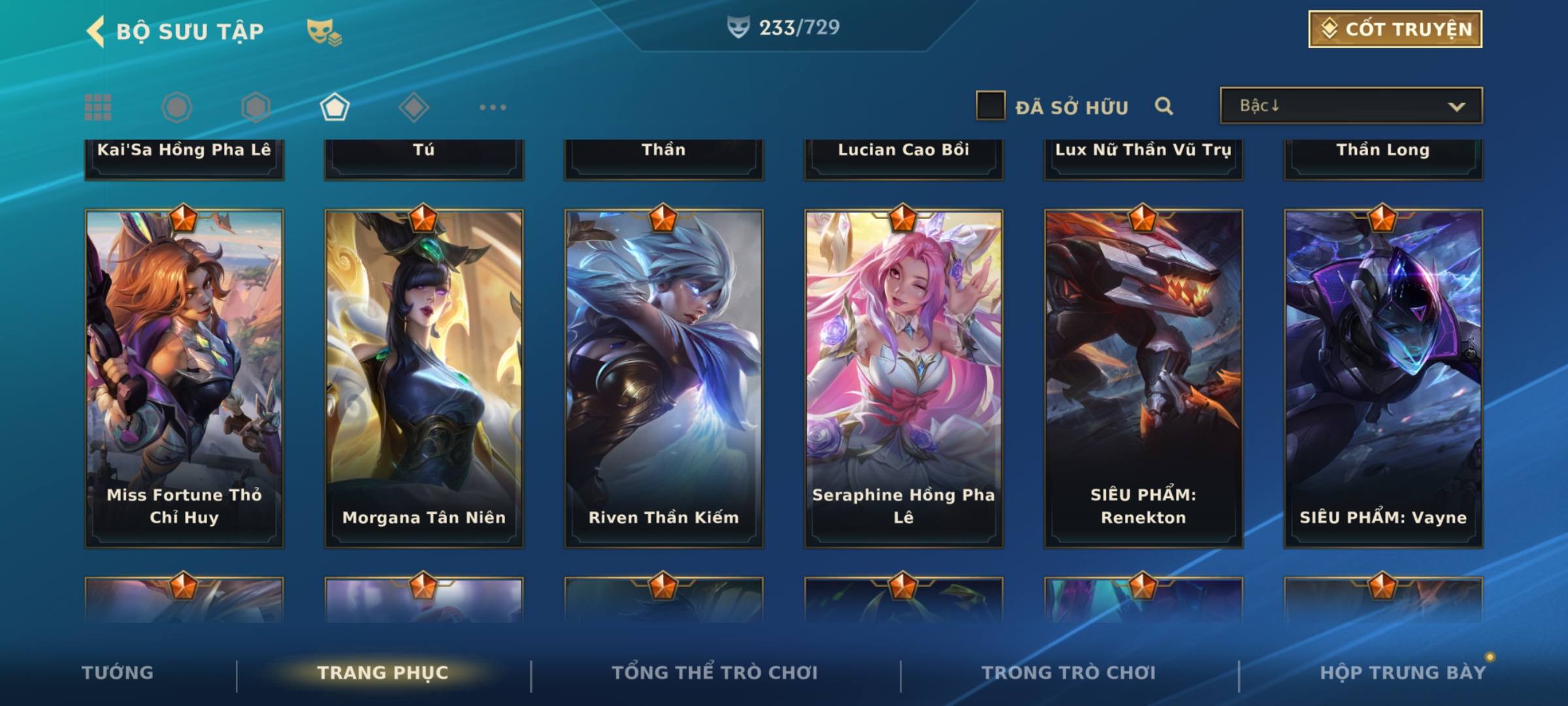
Task: Pick the SIÊU PHẨM: Vayne skin
Action: pyautogui.click(x=1383, y=378)
